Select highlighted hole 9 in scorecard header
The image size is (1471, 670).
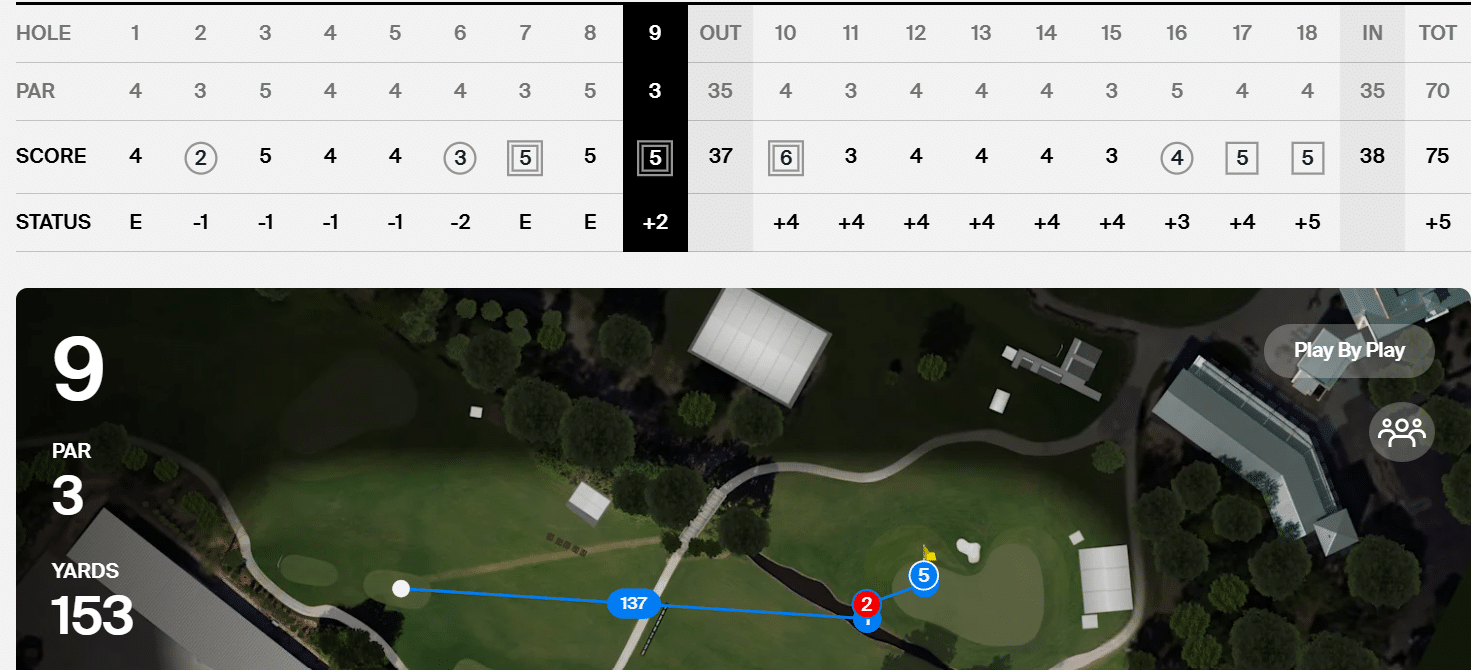[x=655, y=33]
